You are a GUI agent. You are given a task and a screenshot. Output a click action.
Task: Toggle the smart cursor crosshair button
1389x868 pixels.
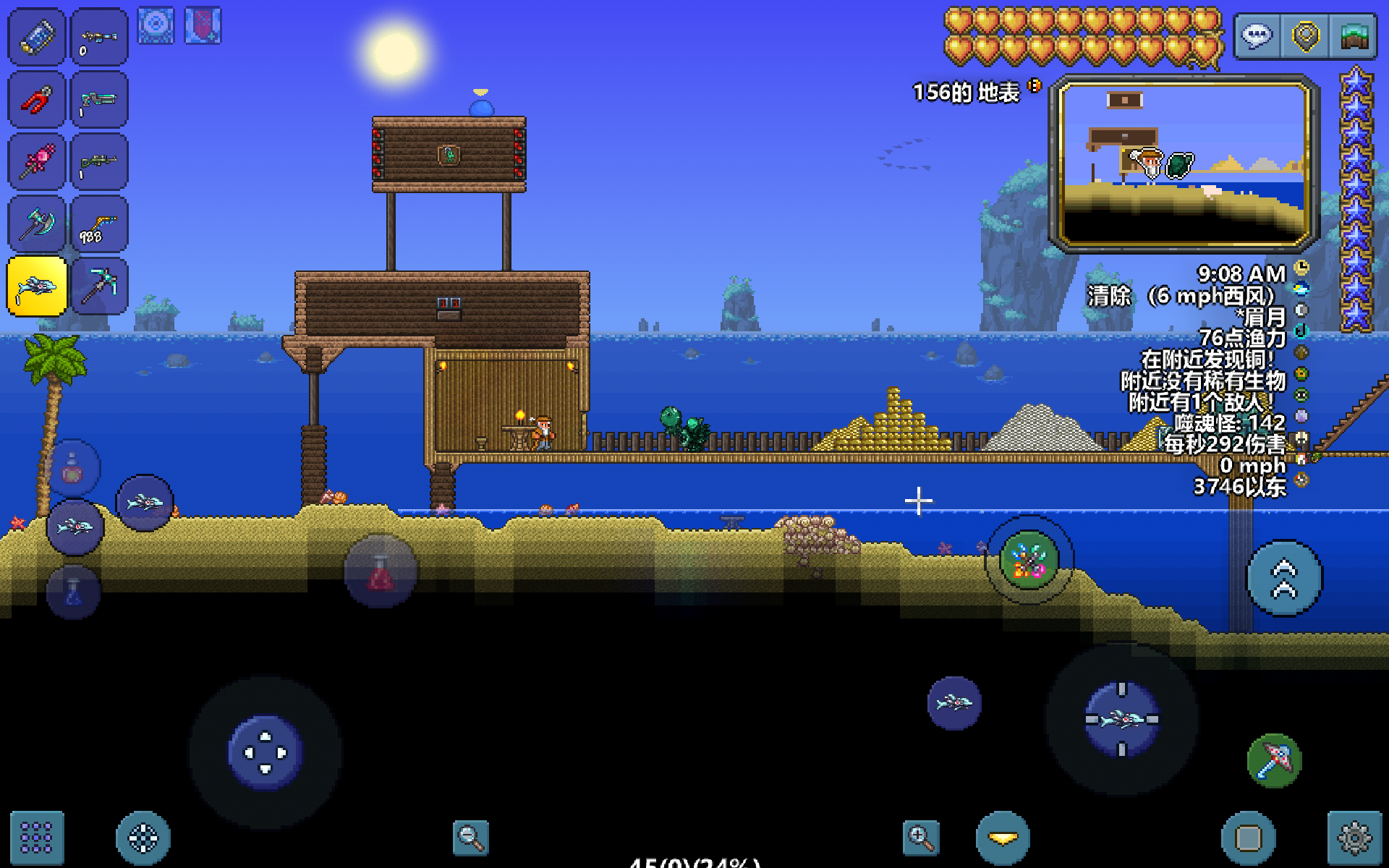tap(143, 838)
